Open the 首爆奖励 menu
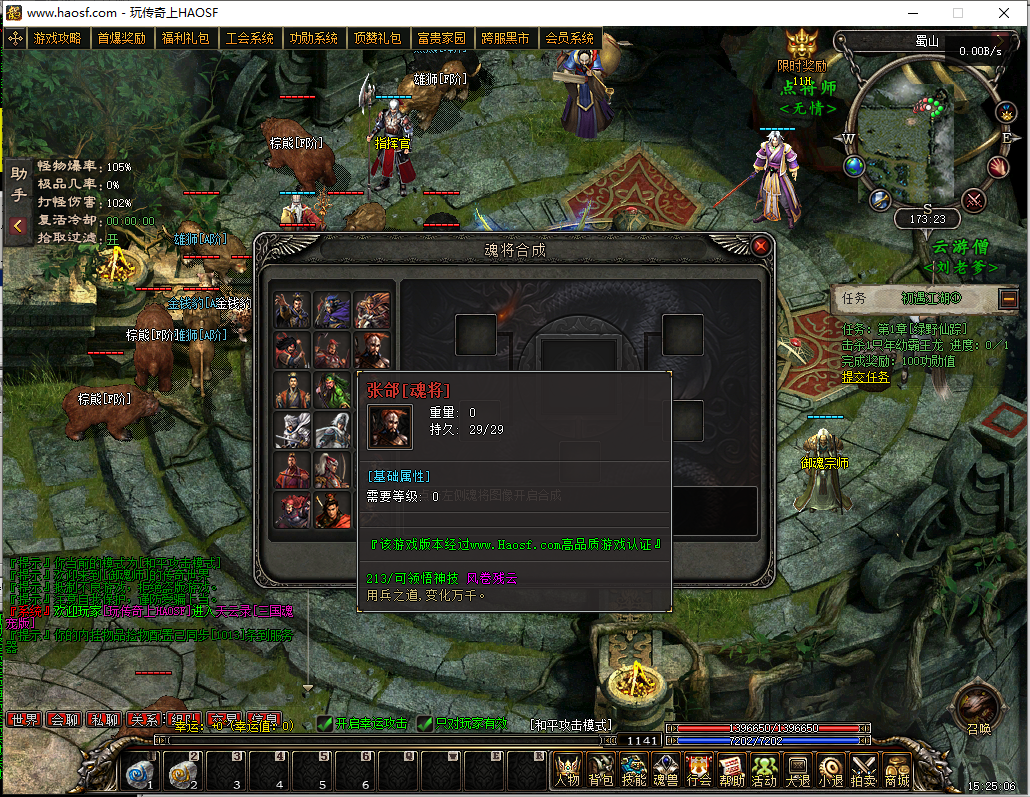1030x797 pixels. (x=121, y=39)
